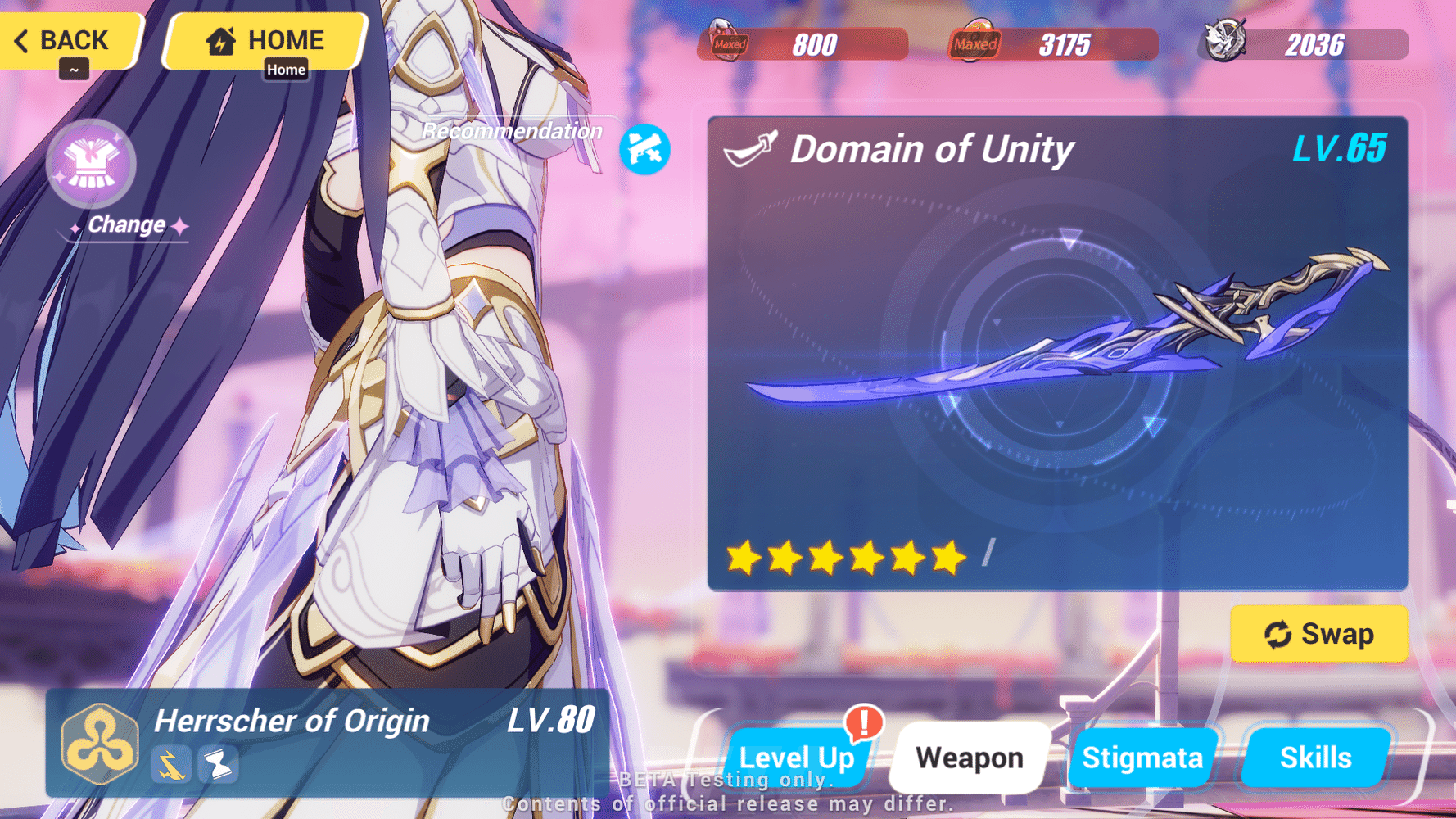Switch to the Stigmata tab
The width and height of the screenshot is (1456, 819).
[x=1143, y=757]
